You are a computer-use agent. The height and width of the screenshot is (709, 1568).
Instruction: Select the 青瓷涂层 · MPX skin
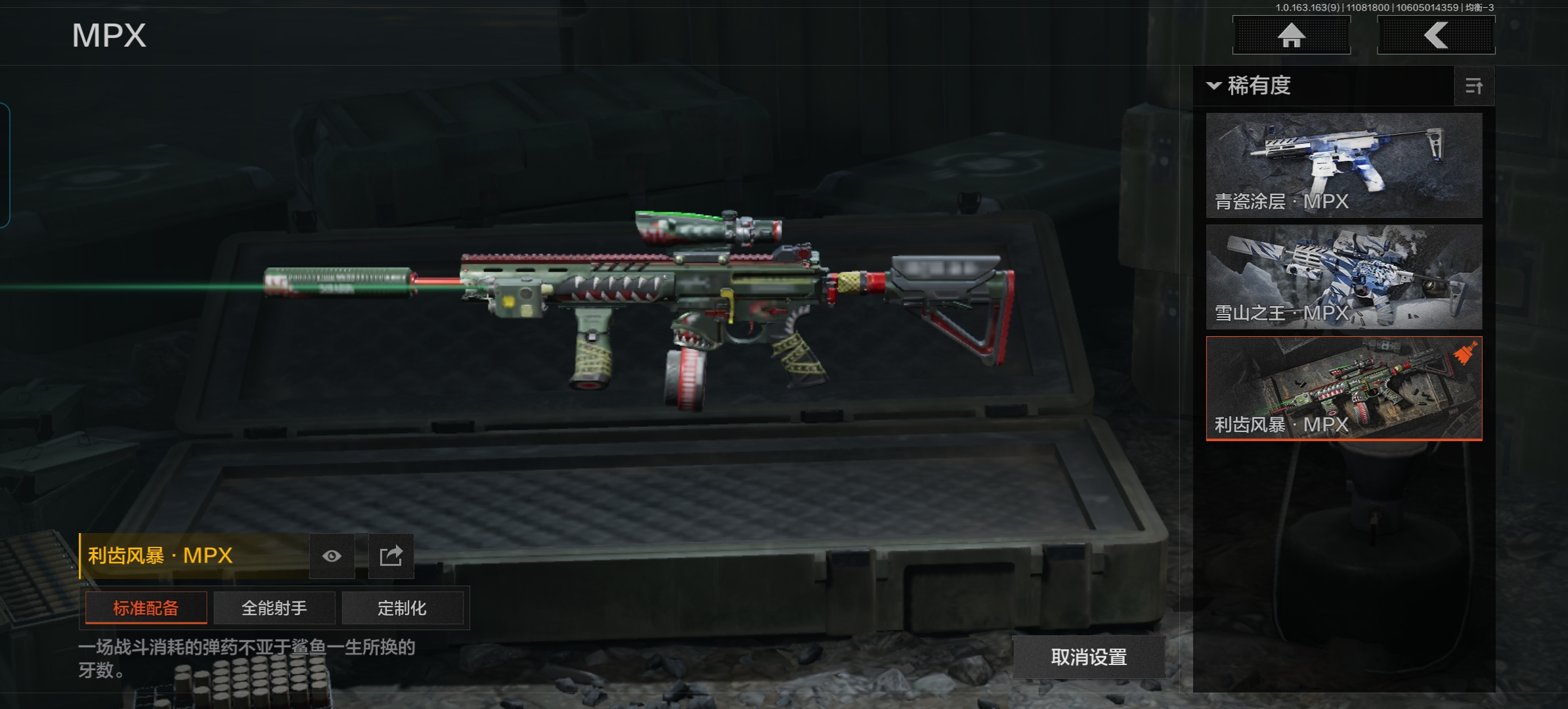1343,165
